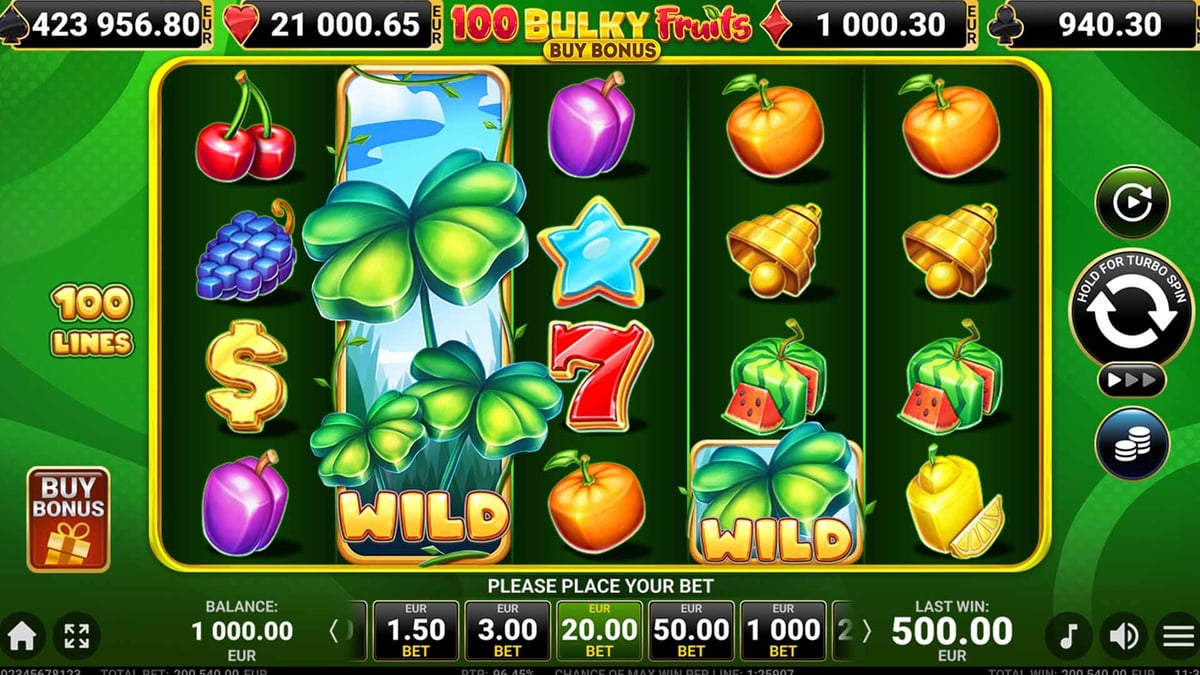Spin the reels with the main spin button
The height and width of the screenshot is (675, 1200).
point(1132,311)
